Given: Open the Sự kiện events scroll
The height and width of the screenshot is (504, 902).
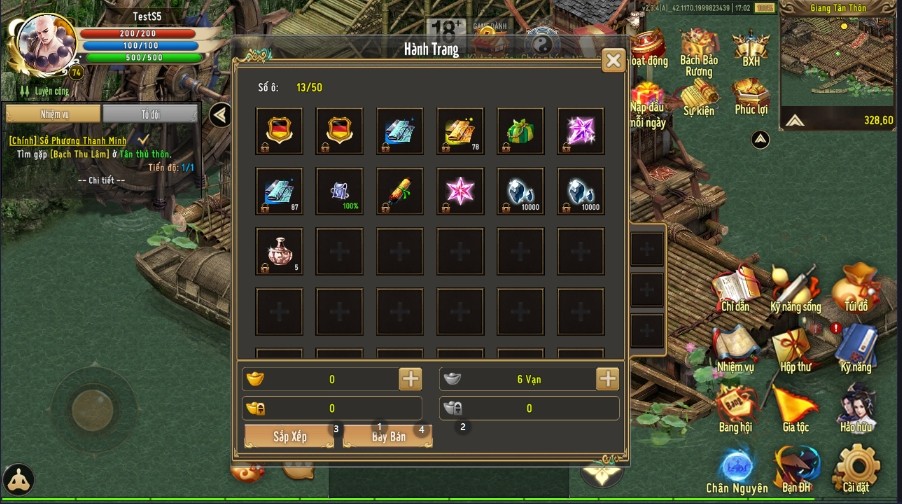Looking at the screenshot, I should click(698, 96).
